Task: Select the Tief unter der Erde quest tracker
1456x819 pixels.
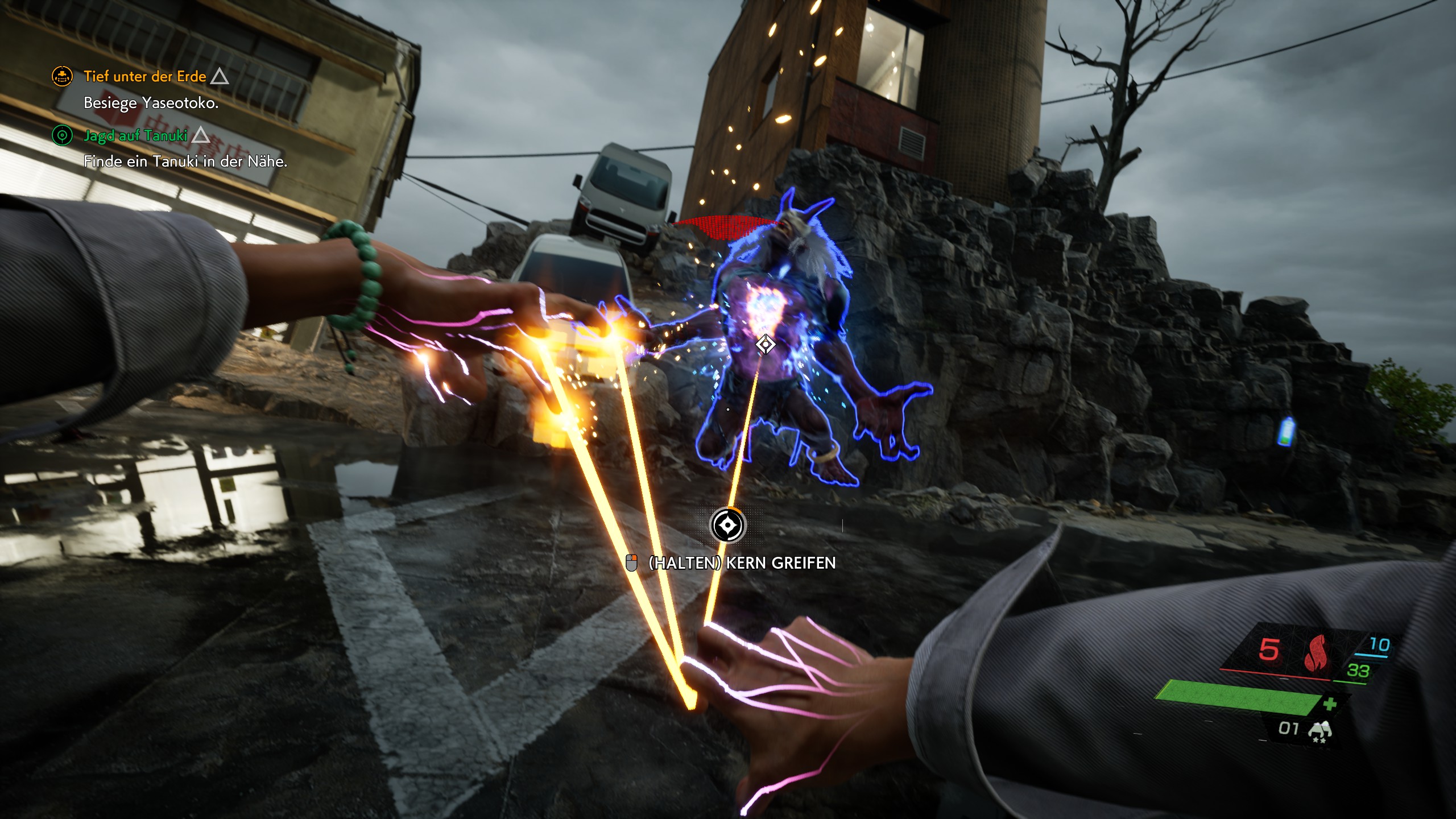Action: pos(144,76)
